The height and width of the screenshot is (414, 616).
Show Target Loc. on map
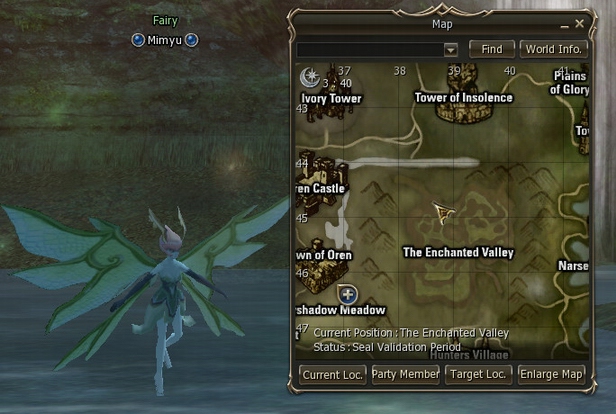tap(479, 374)
